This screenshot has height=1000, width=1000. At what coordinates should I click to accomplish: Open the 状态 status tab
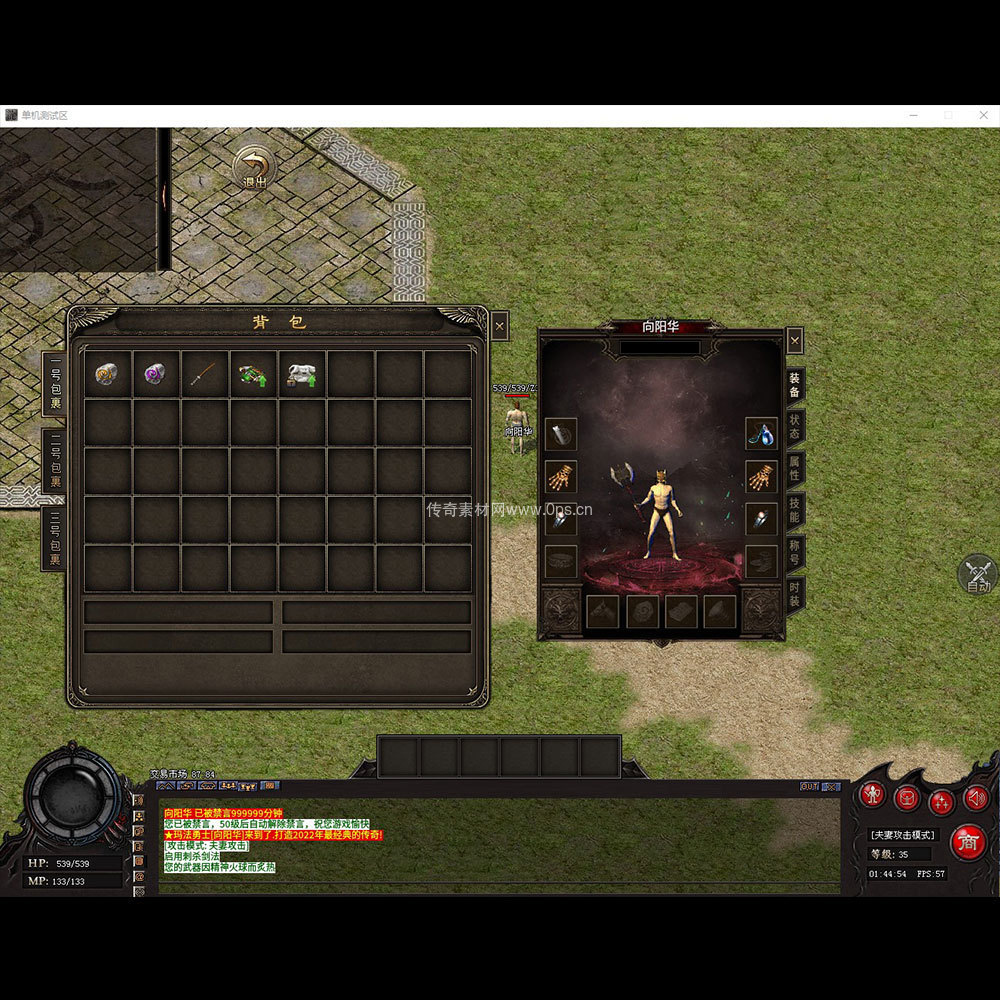click(x=794, y=427)
